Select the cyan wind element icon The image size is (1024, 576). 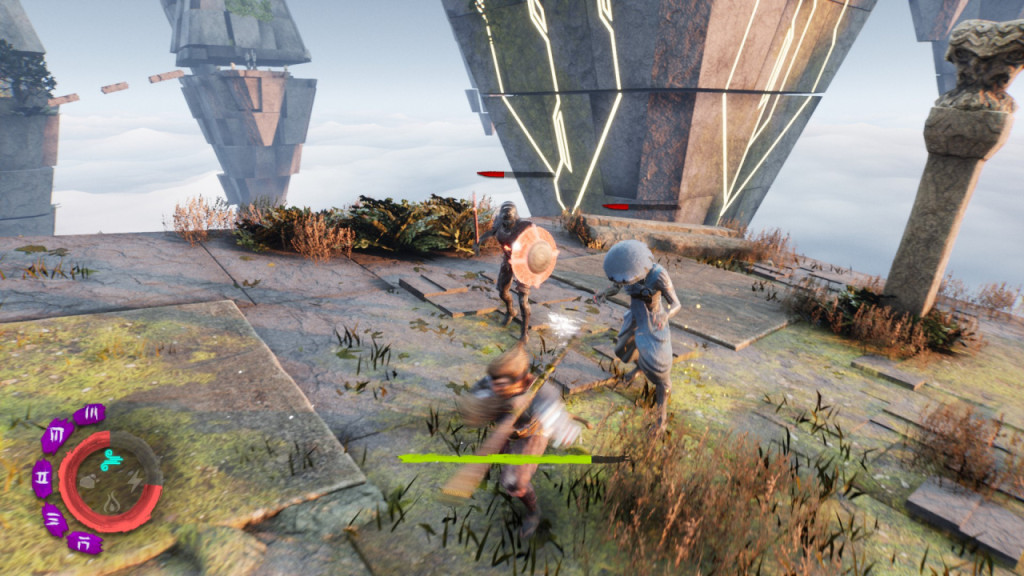(111, 459)
